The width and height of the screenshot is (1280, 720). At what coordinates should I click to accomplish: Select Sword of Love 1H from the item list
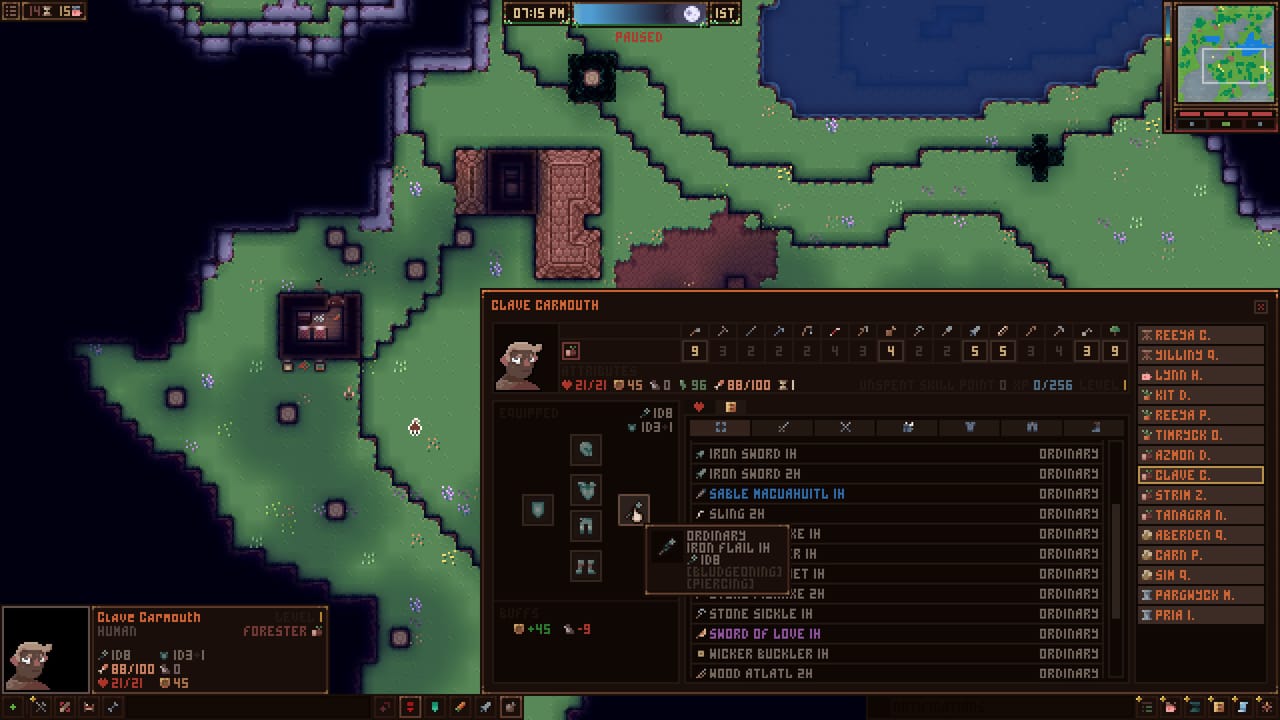click(x=760, y=633)
